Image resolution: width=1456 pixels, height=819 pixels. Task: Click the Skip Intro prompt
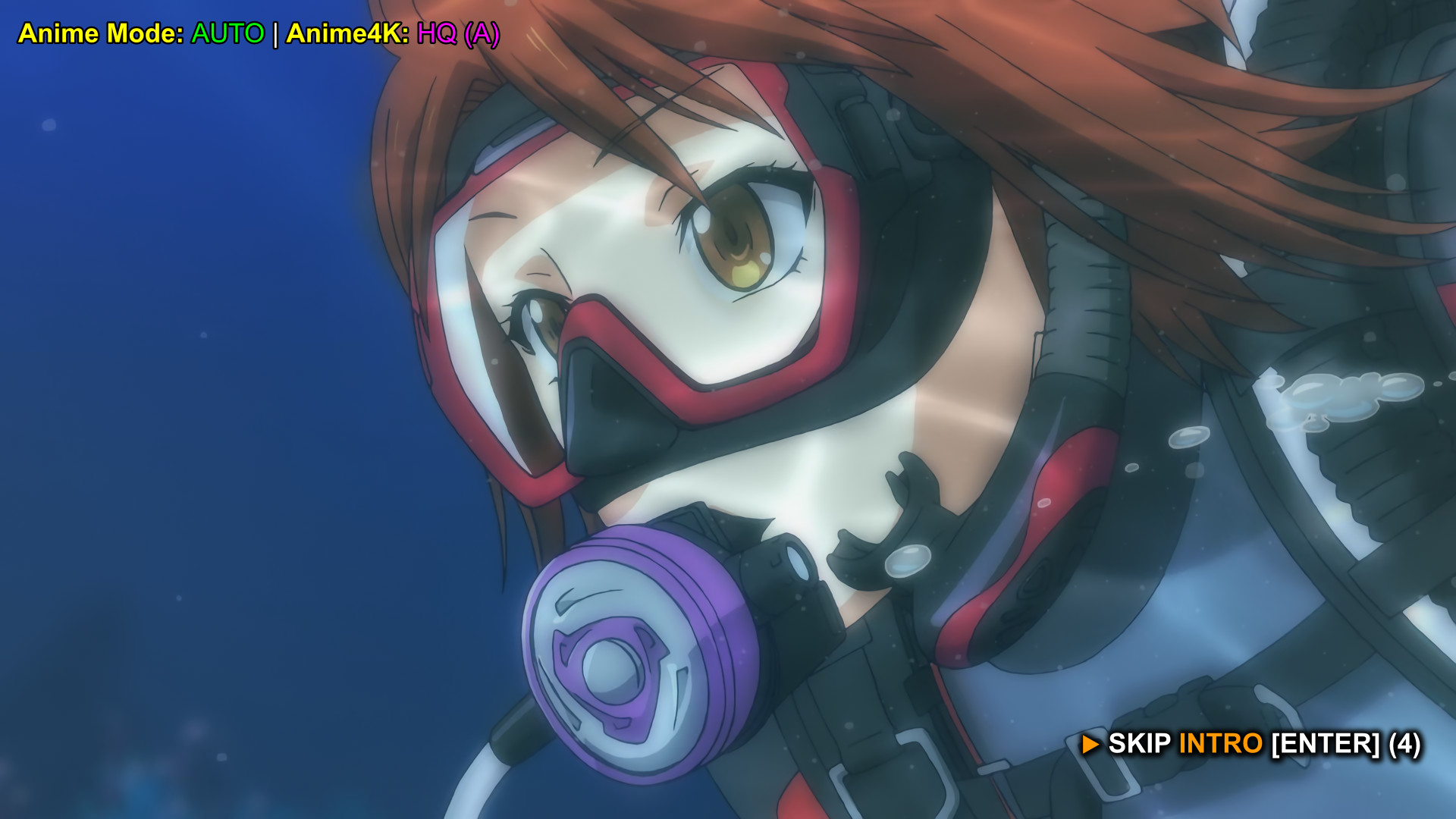pyautogui.click(x=1251, y=744)
